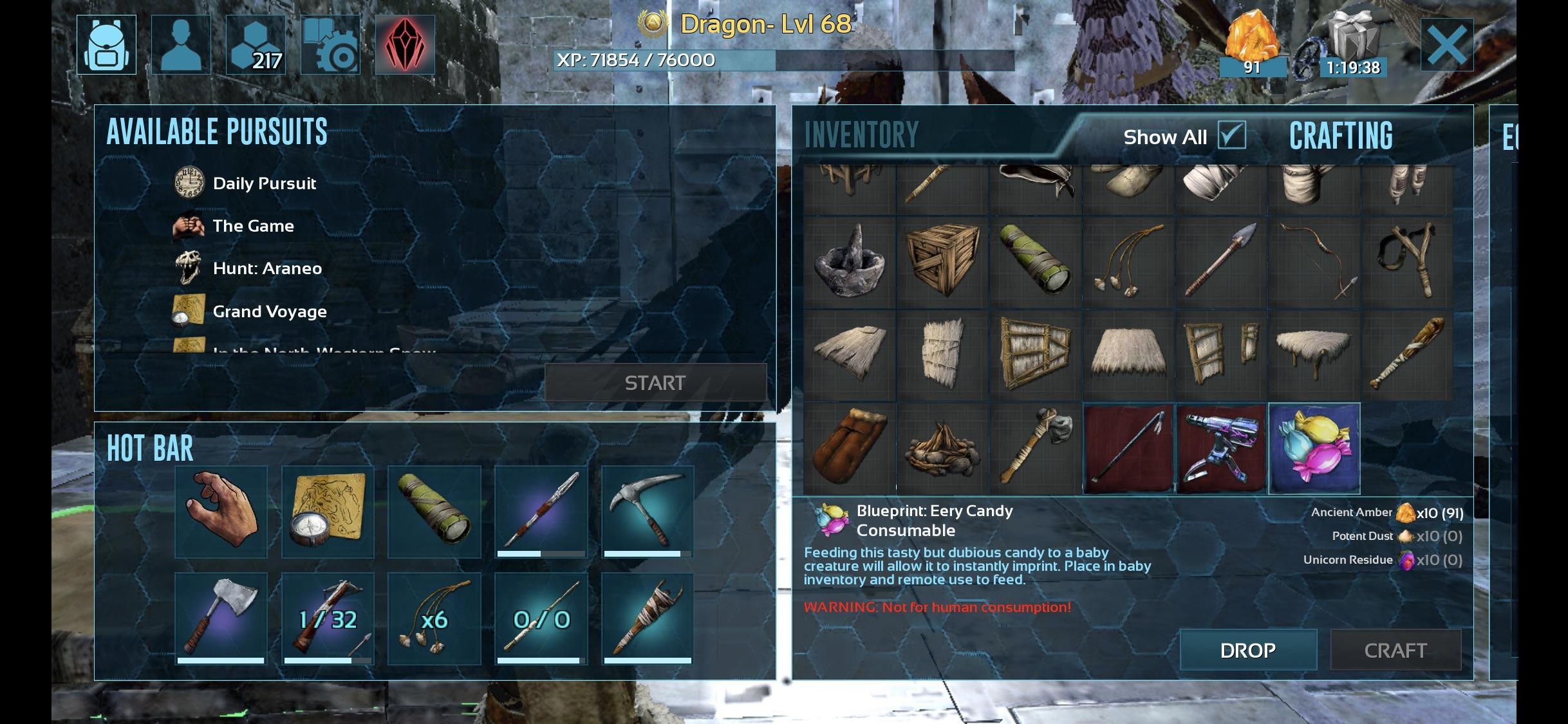Switch to the Inventory tab

click(x=861, y=135)
